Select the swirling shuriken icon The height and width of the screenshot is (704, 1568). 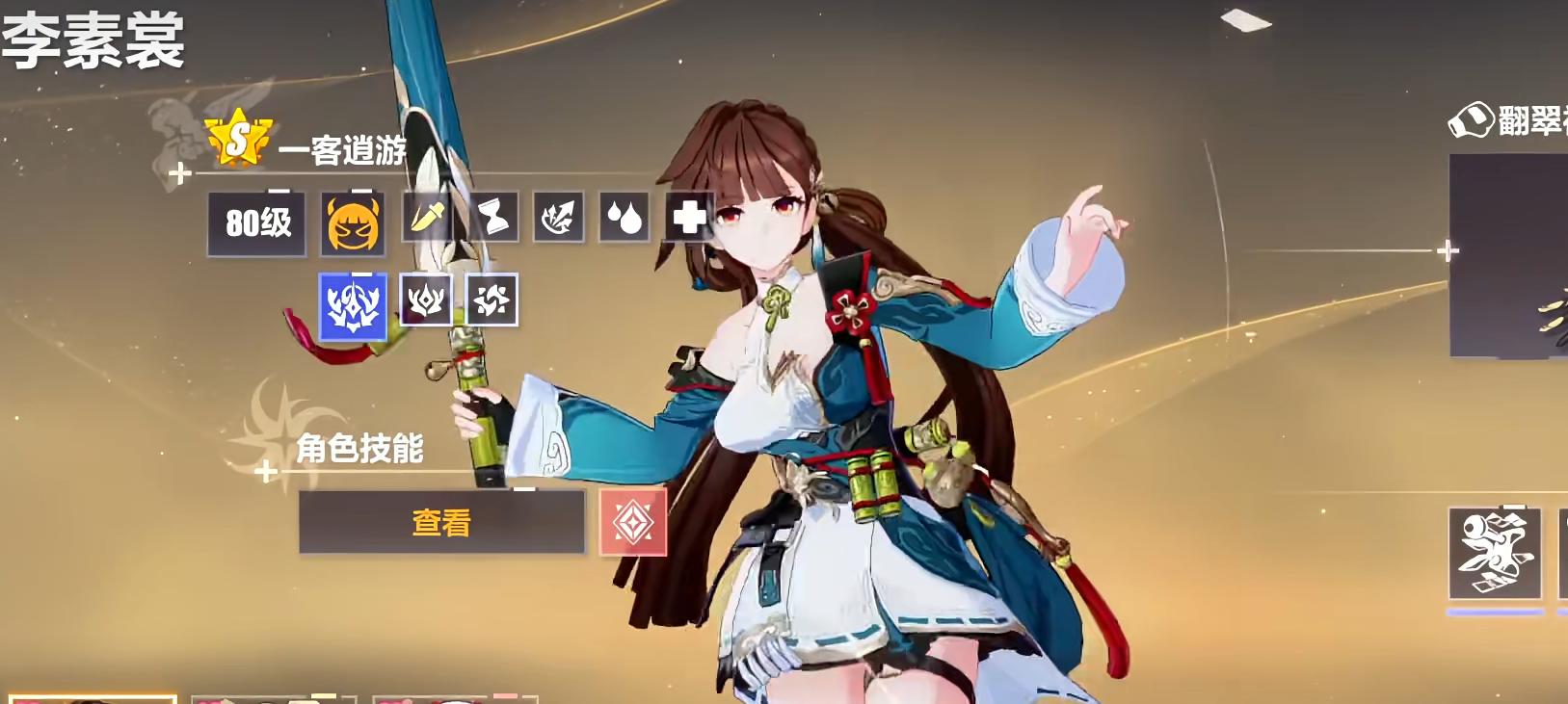492,300
